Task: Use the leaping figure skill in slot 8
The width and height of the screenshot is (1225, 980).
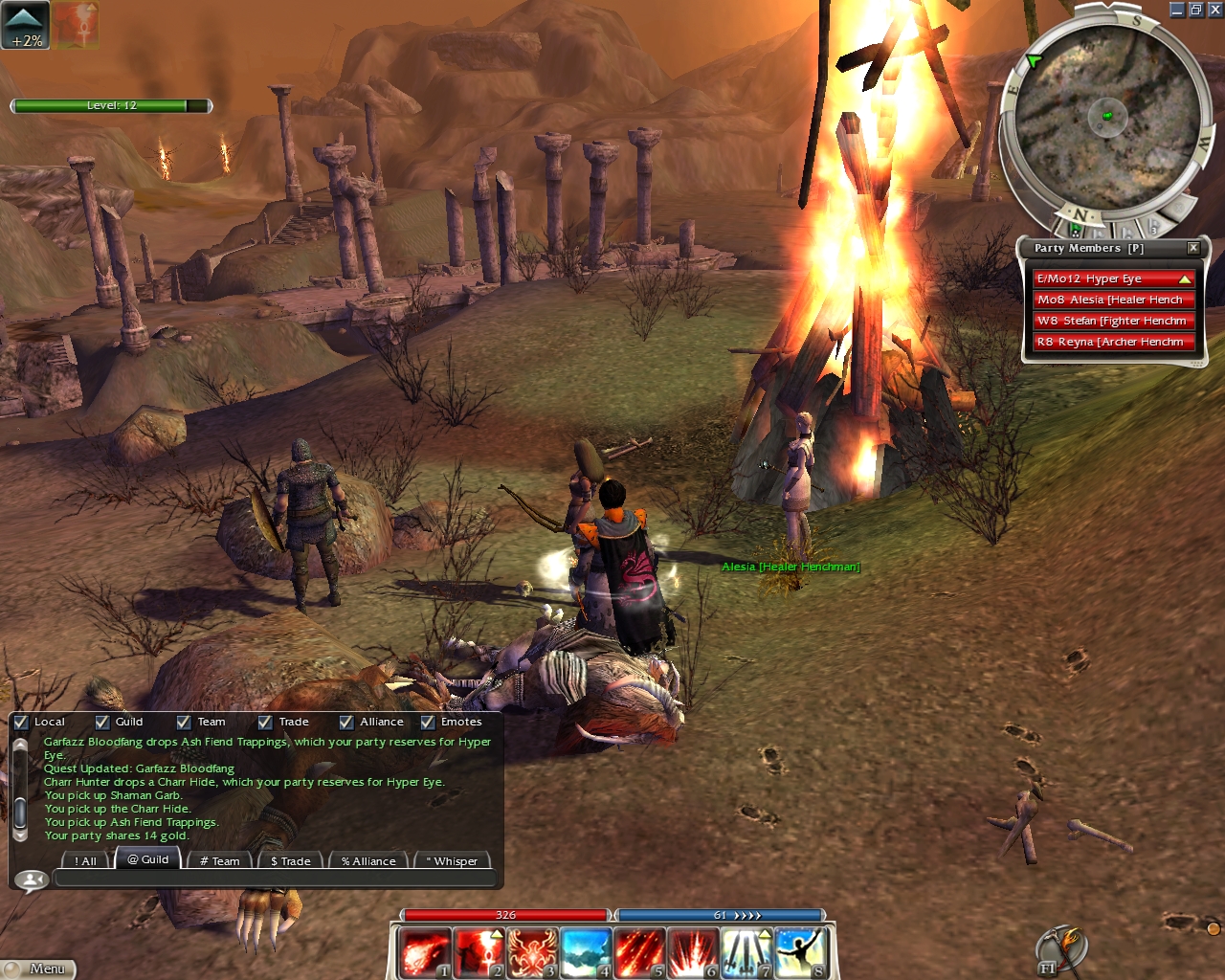Action: click(800, 953)
